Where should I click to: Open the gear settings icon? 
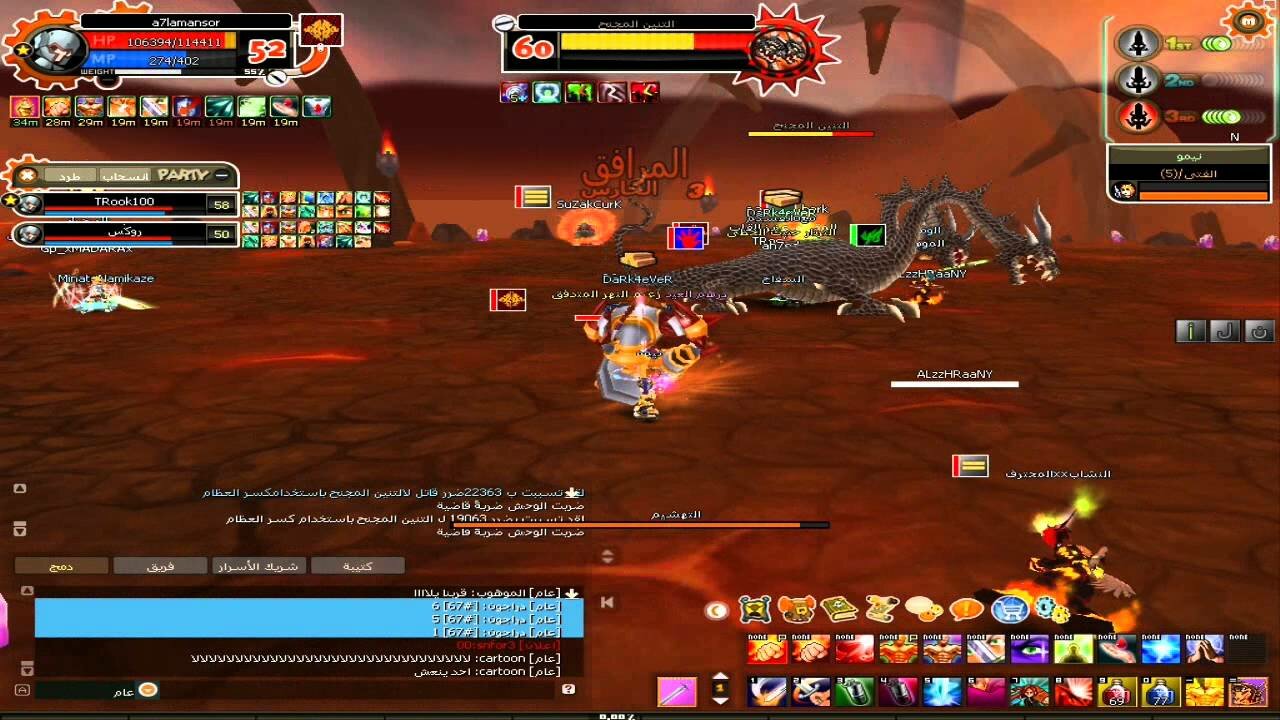click(x=1051, y=608)
